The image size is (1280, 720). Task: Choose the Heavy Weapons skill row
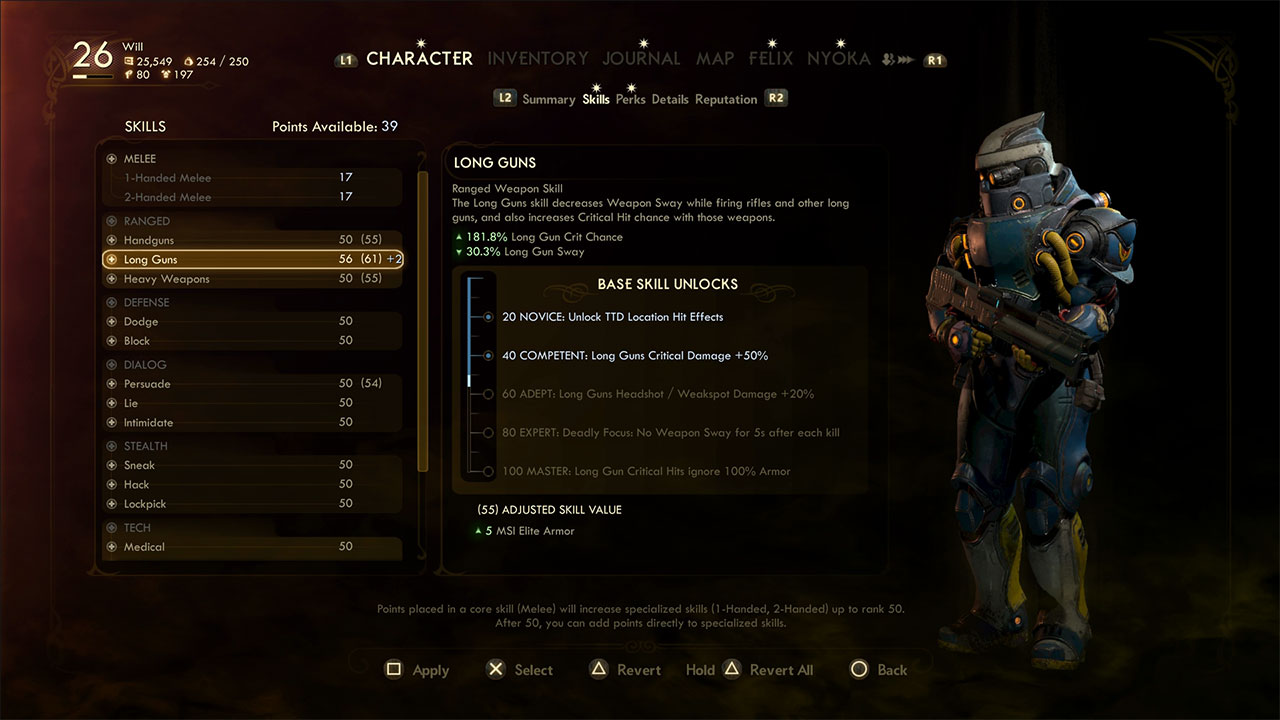pos(252,279)
